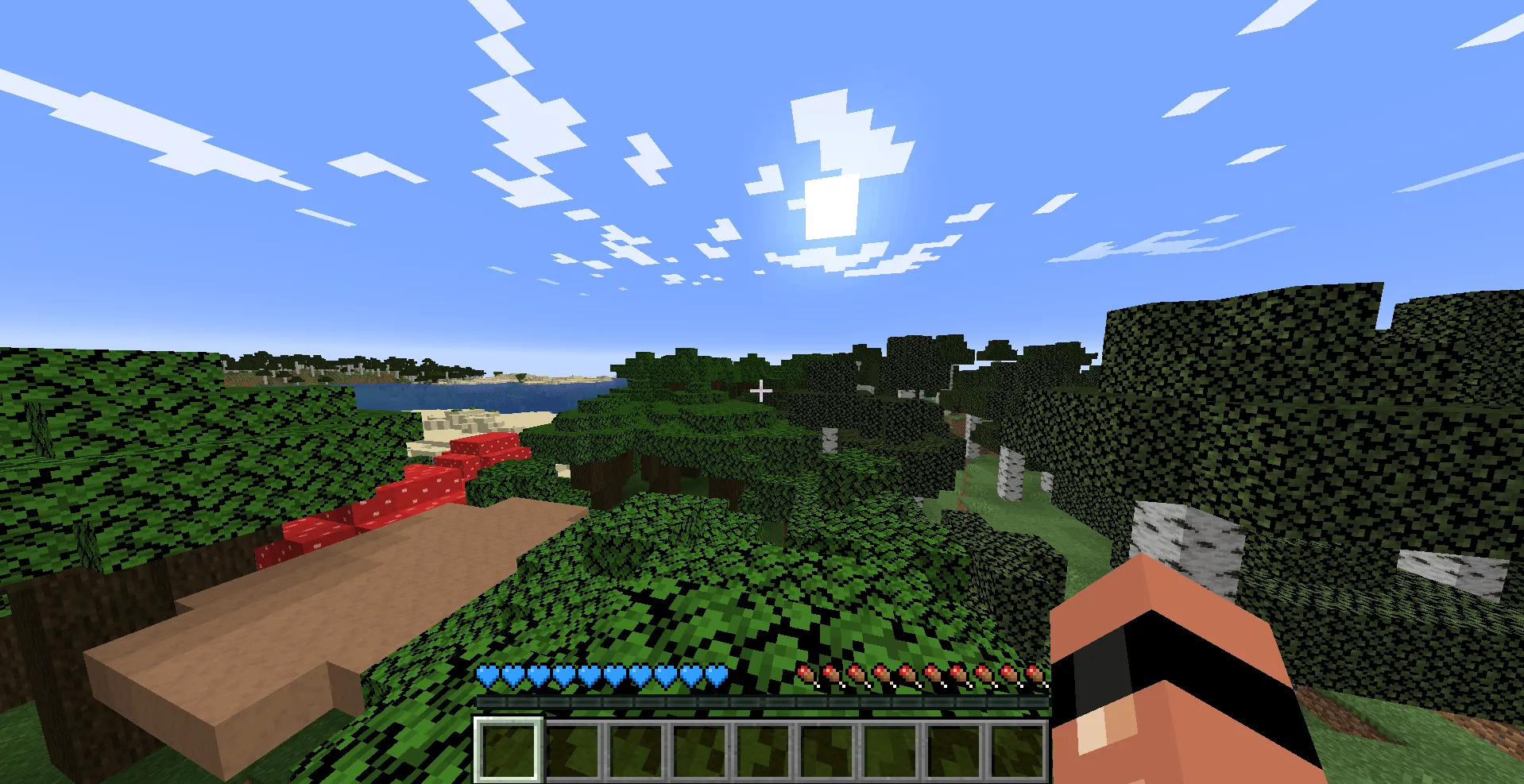Click the first blue heart icon

(486, 674)
